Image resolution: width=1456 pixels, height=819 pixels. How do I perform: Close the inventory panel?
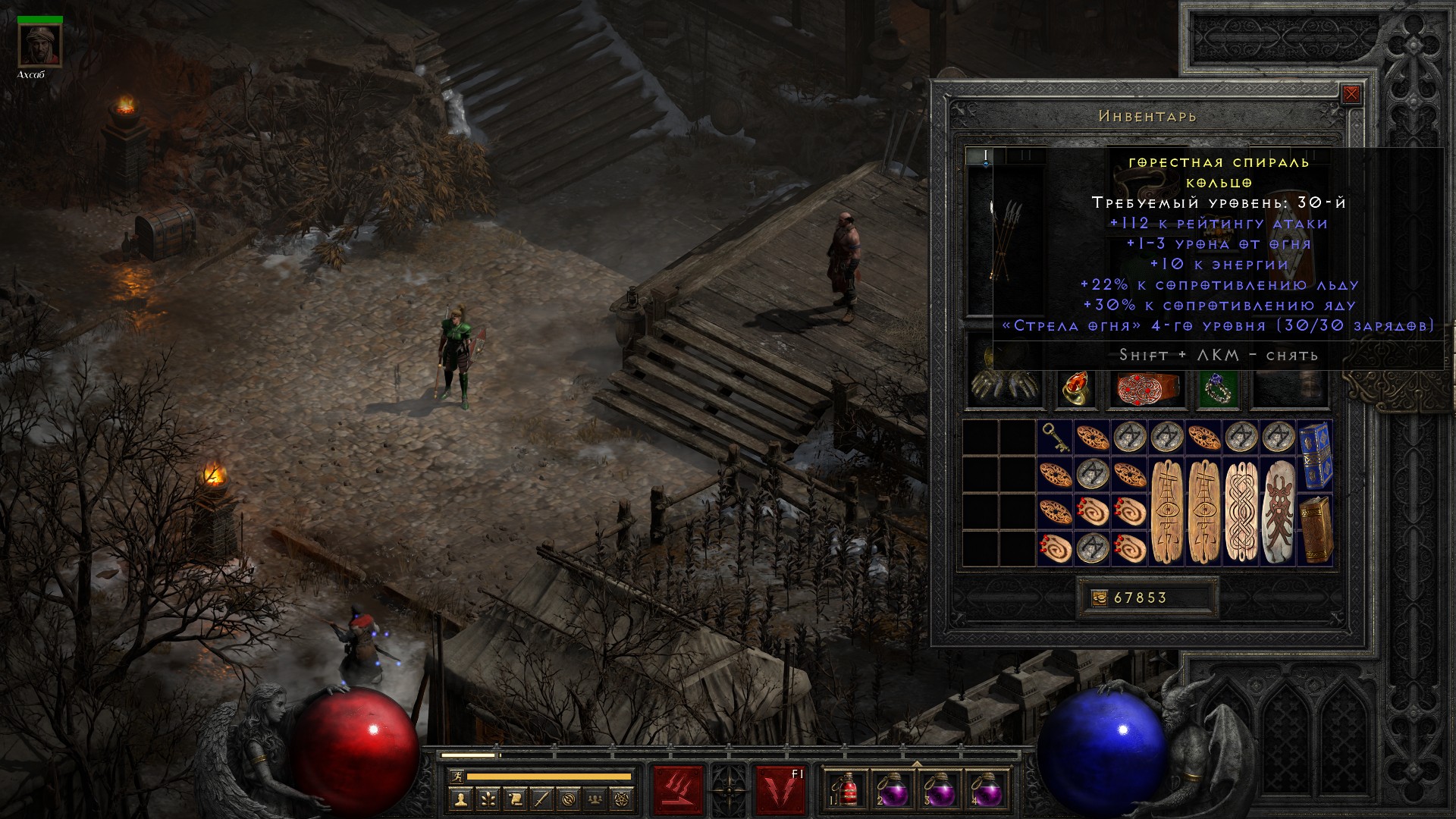(x=1351, y=95)
